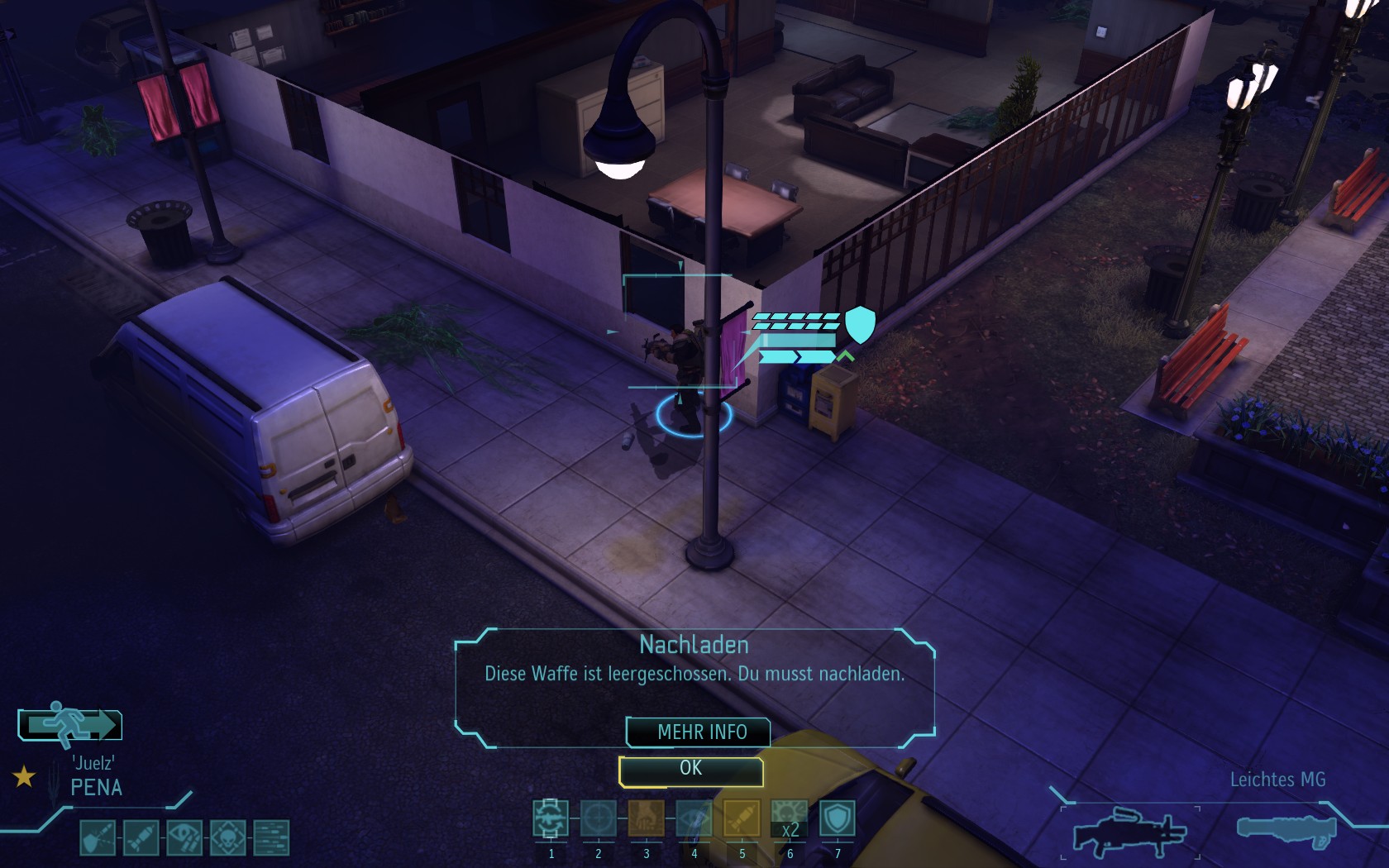The height and width of the screenshot is (868, 1389).
Task: Activate the shield hunker down ability
Action: click(837, 818)
